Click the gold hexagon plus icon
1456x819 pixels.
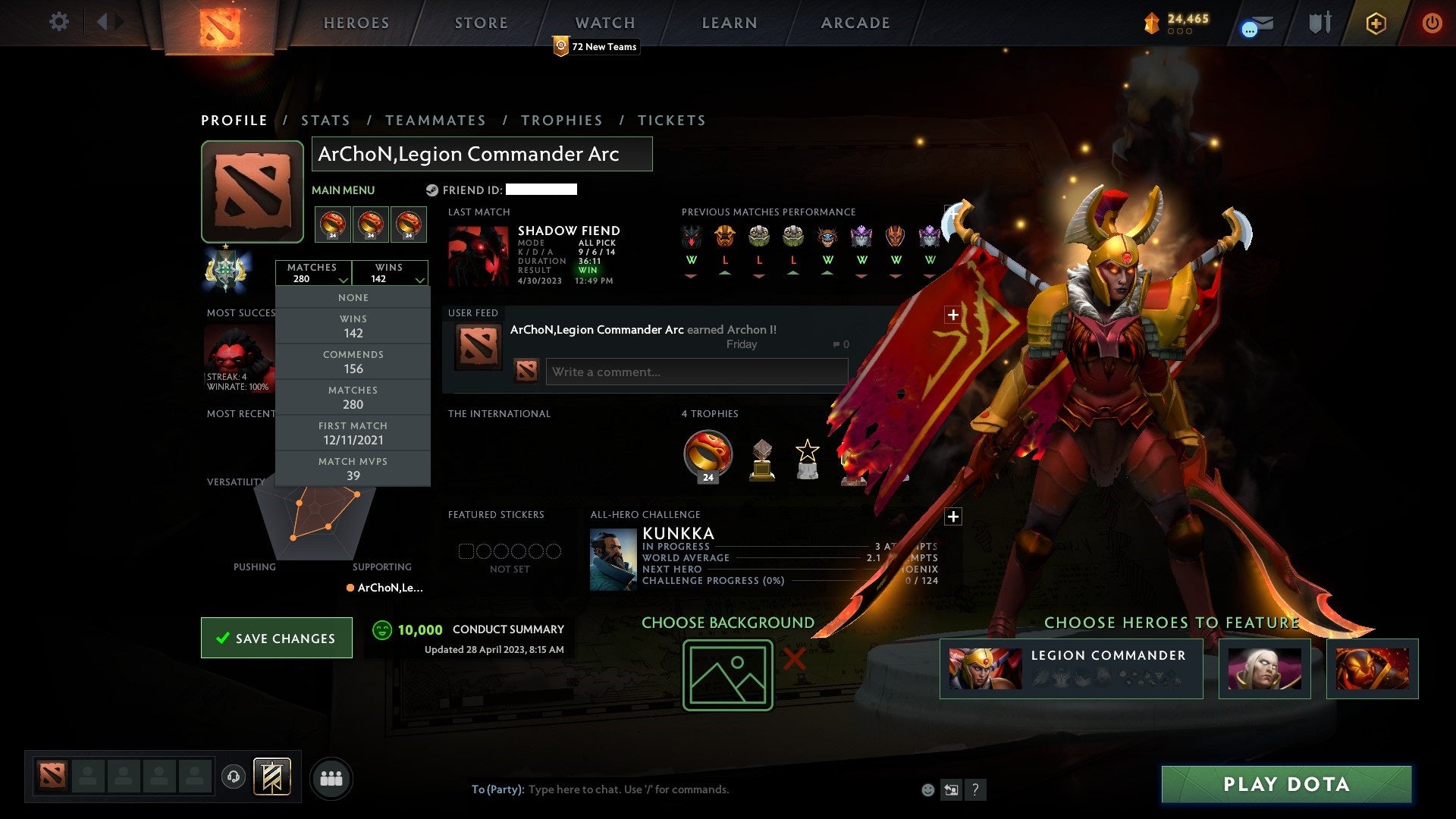1376,23
